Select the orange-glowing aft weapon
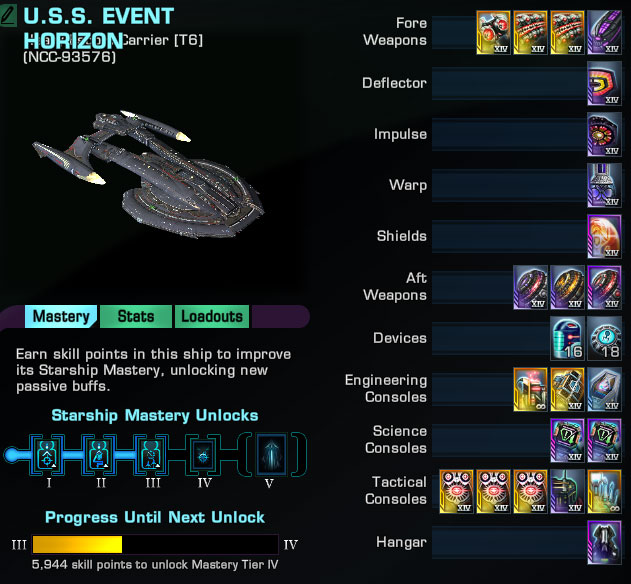The image size is (631, 584). (568, 287)
